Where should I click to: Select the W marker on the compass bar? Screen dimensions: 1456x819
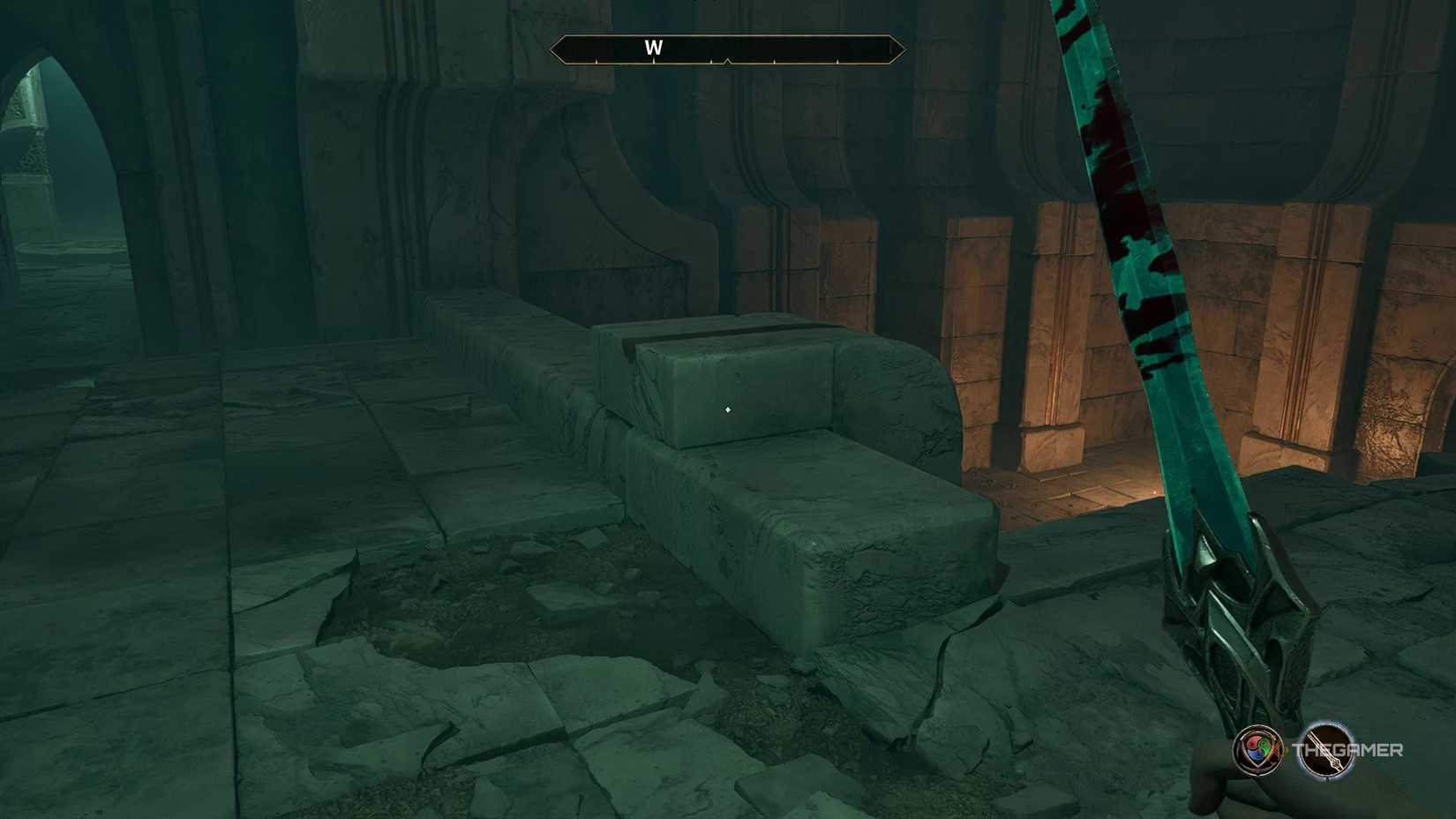653,47
